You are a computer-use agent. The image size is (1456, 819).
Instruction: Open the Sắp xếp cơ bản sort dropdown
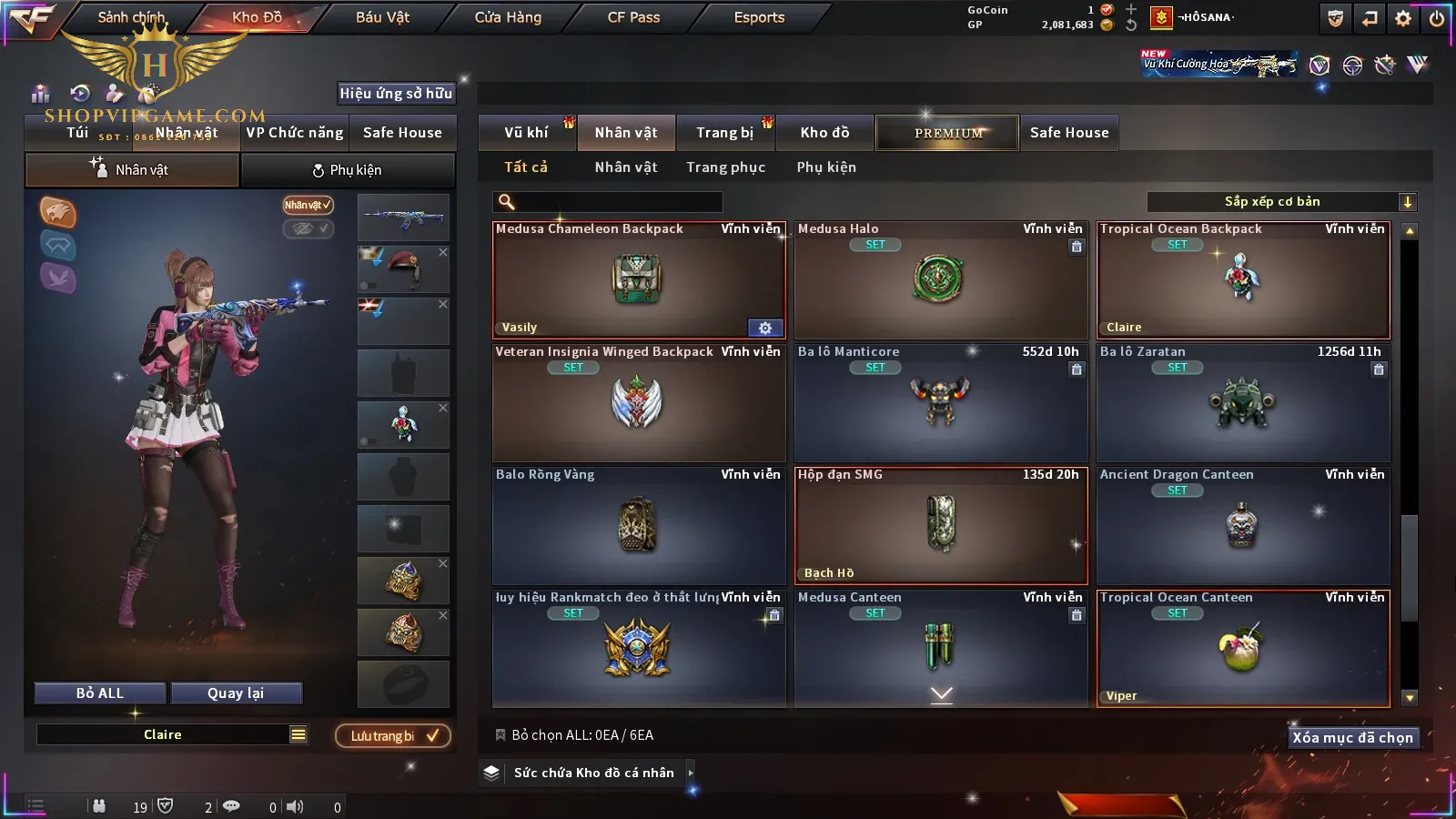tap(1281, 202)
